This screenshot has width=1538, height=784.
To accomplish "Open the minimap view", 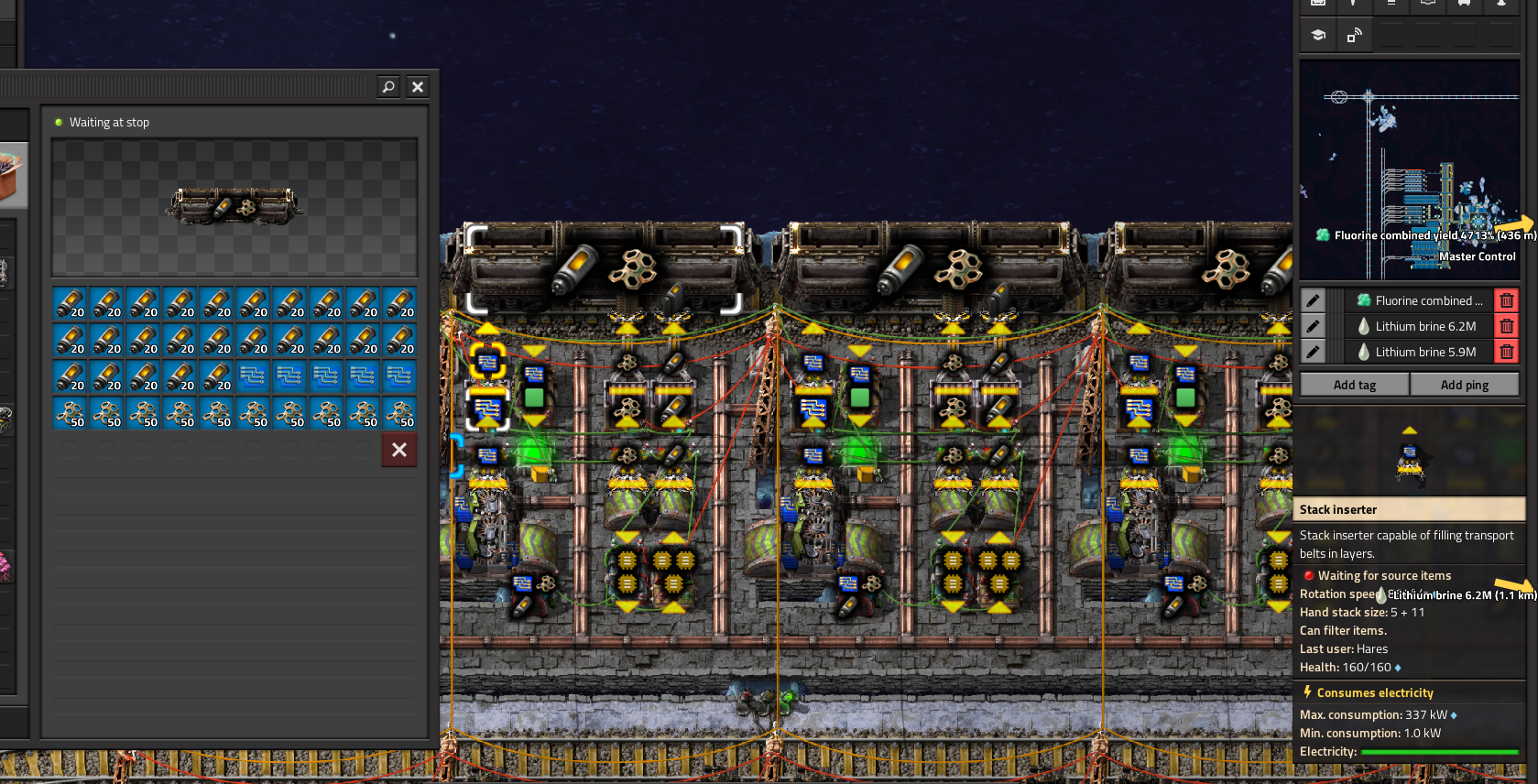I will pos(1409,169).
